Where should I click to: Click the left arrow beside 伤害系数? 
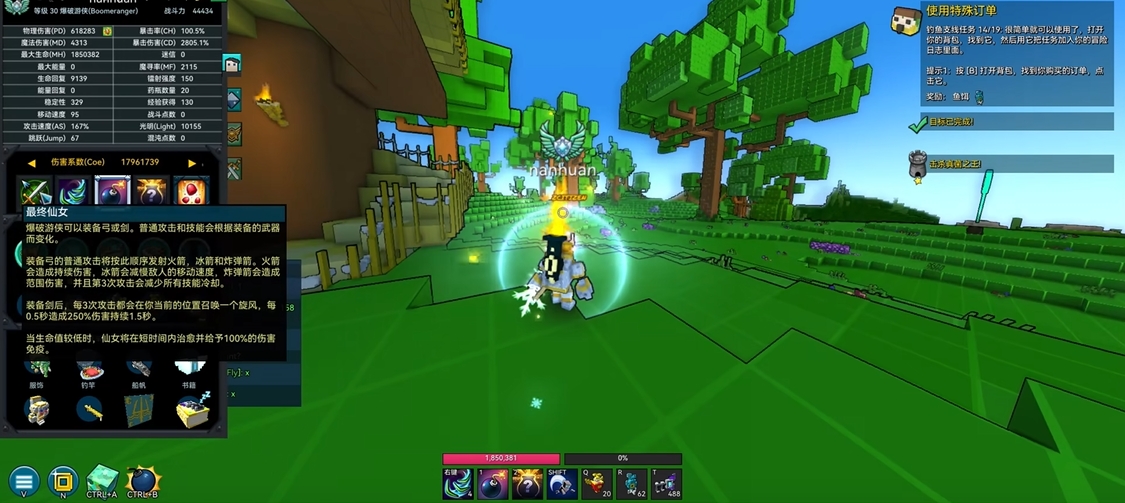[32, 162]
